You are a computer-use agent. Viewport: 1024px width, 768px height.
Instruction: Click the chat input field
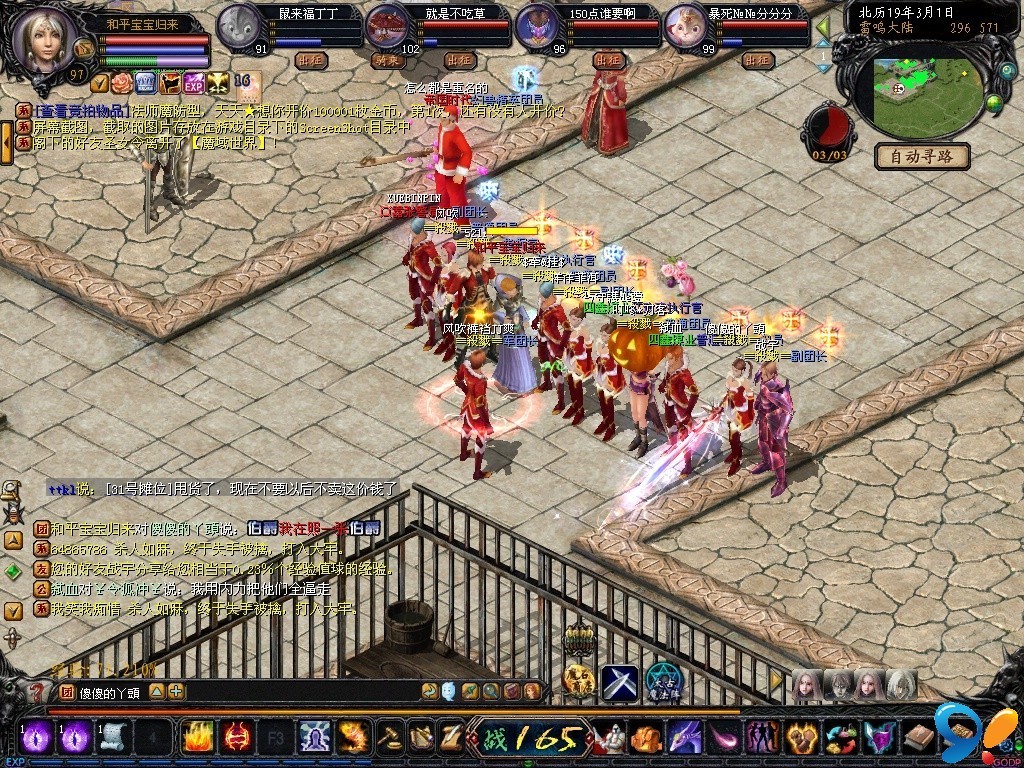300,691
